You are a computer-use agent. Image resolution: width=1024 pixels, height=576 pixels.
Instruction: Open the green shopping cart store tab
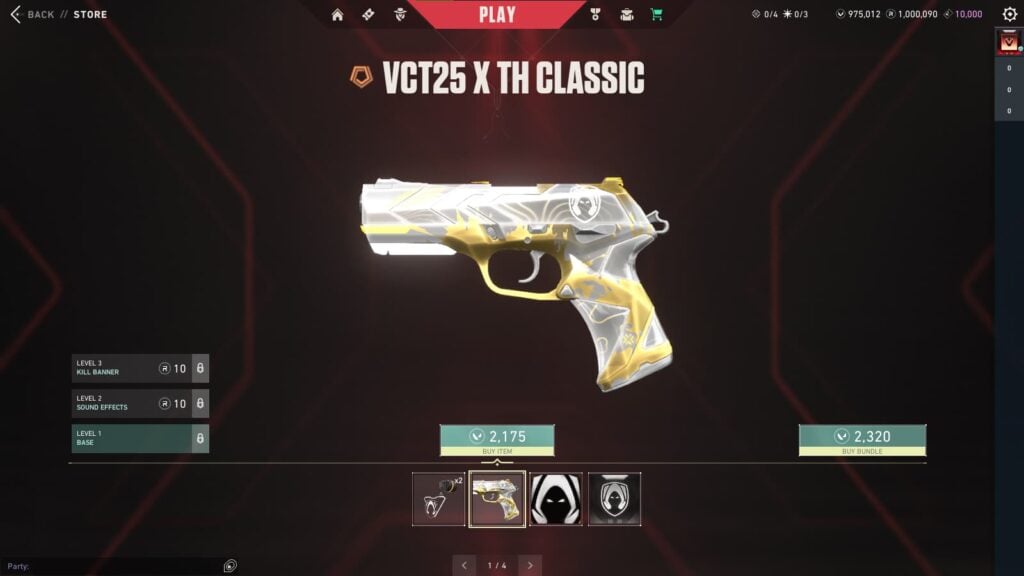click(x=657, y=14)
